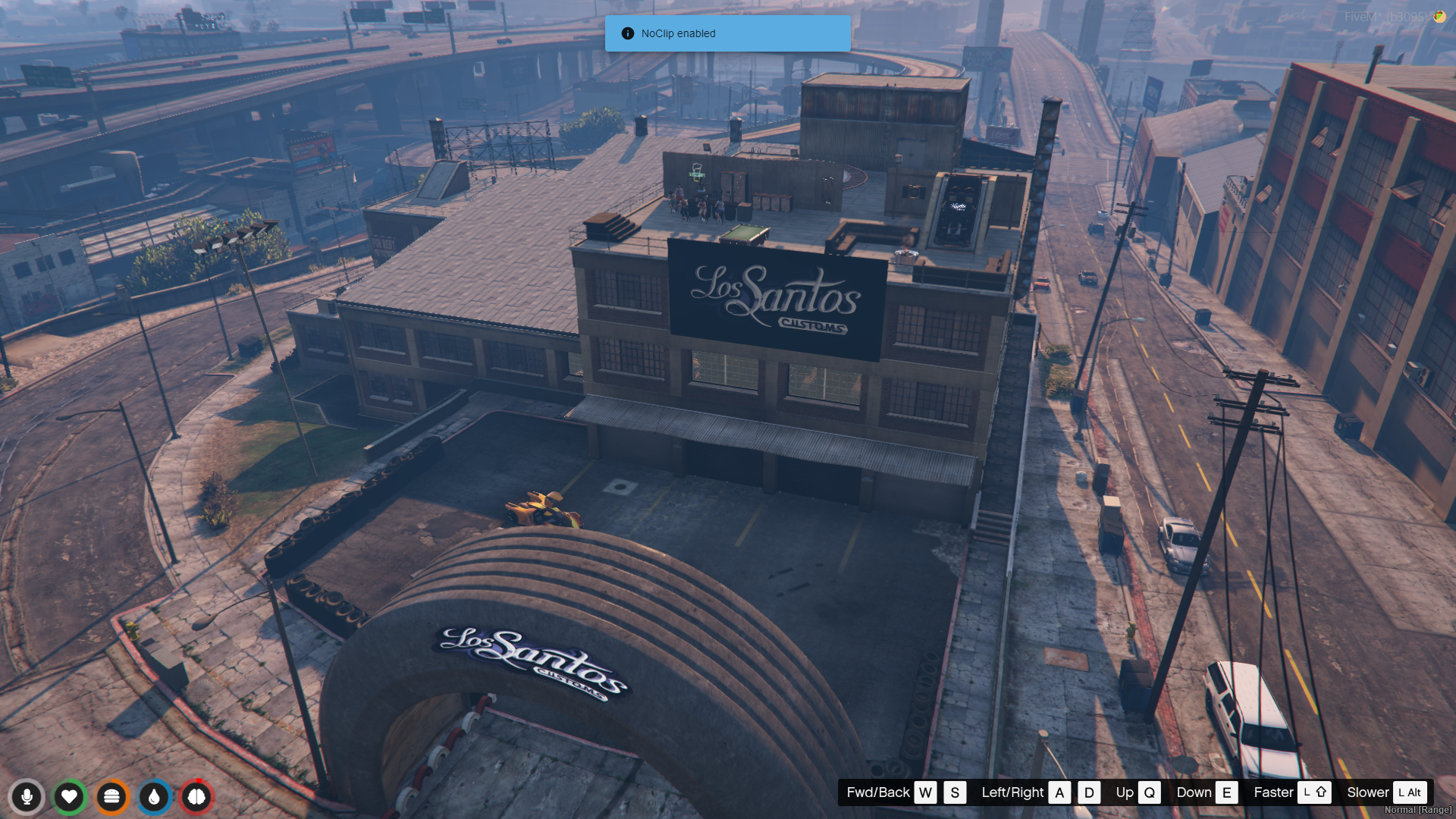This screenshot has height=819, width=1456.
Task: Click the brain stress status icon
Action: click(x=196, y=797)
